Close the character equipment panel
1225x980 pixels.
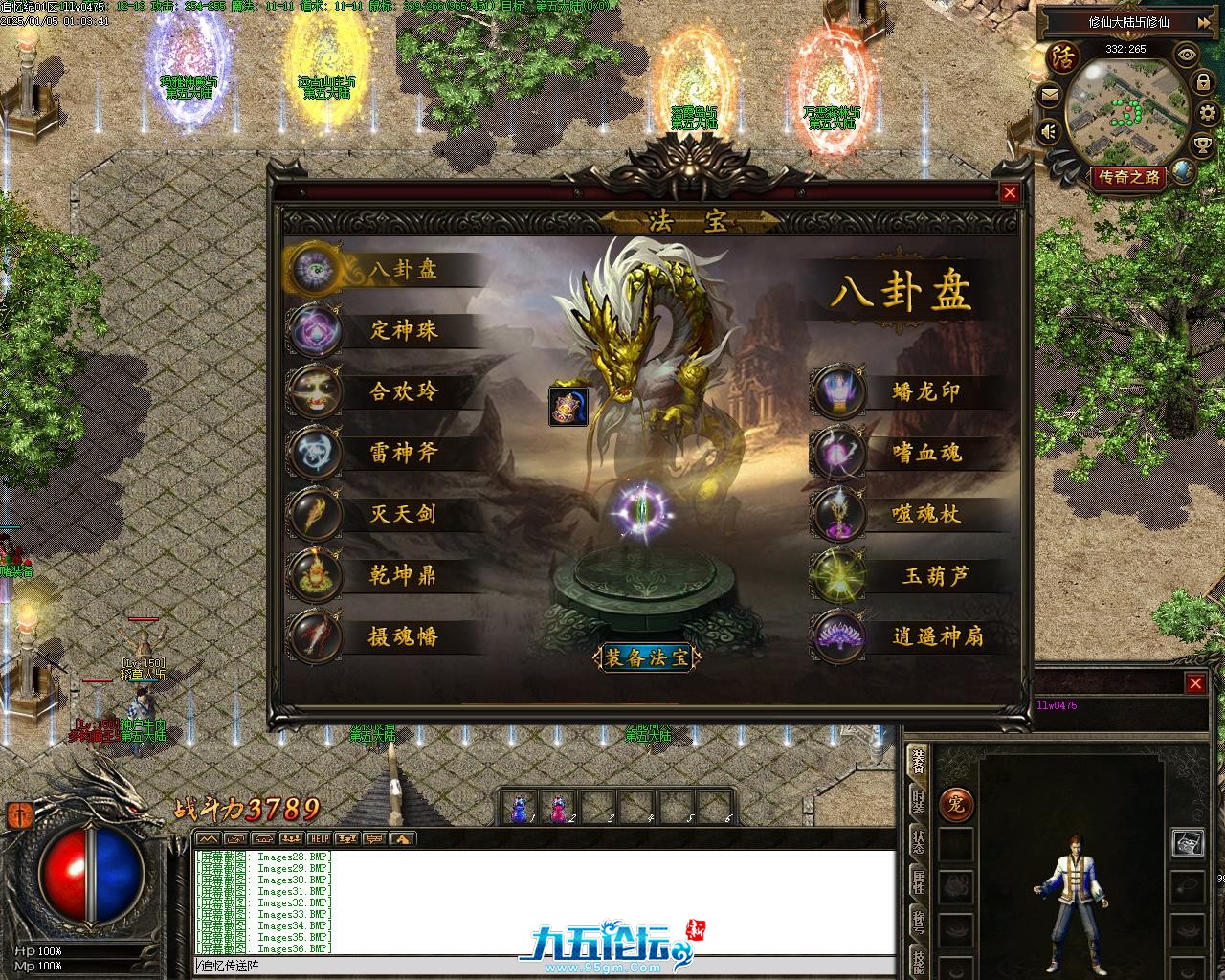coord(1195,683)
